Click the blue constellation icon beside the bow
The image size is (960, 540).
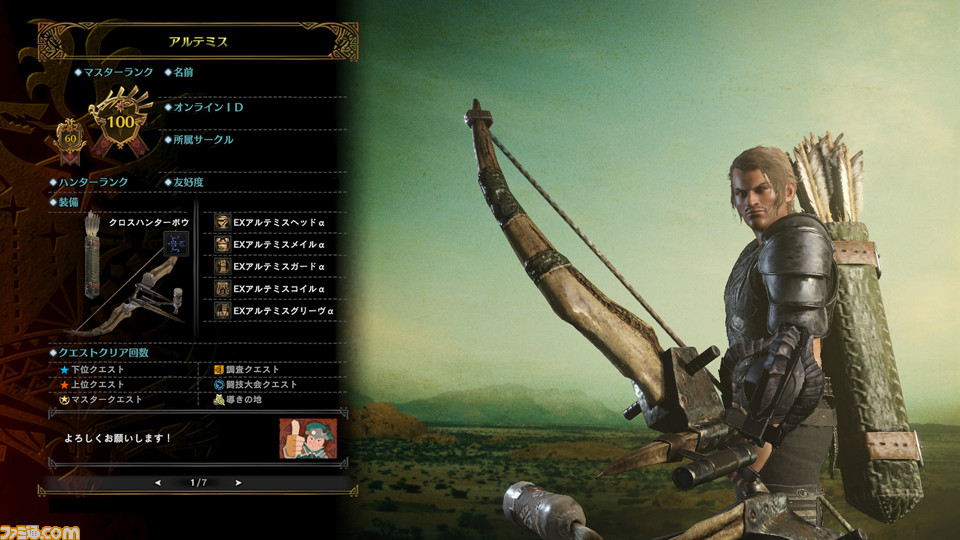(177, 243)
